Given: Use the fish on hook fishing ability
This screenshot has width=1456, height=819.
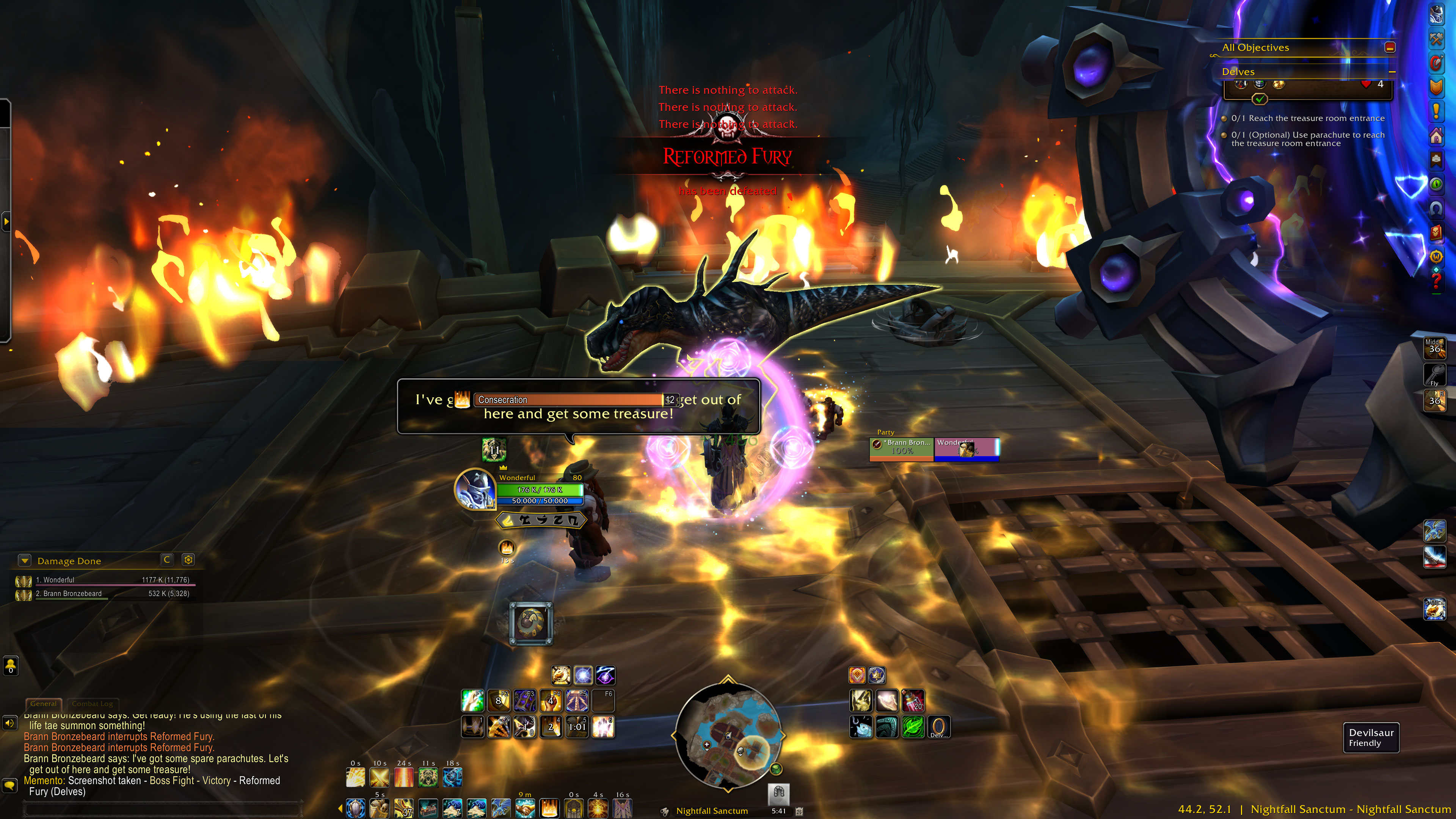Looking at the screenshot, I should pyautogui.click(x=861, y=727).
